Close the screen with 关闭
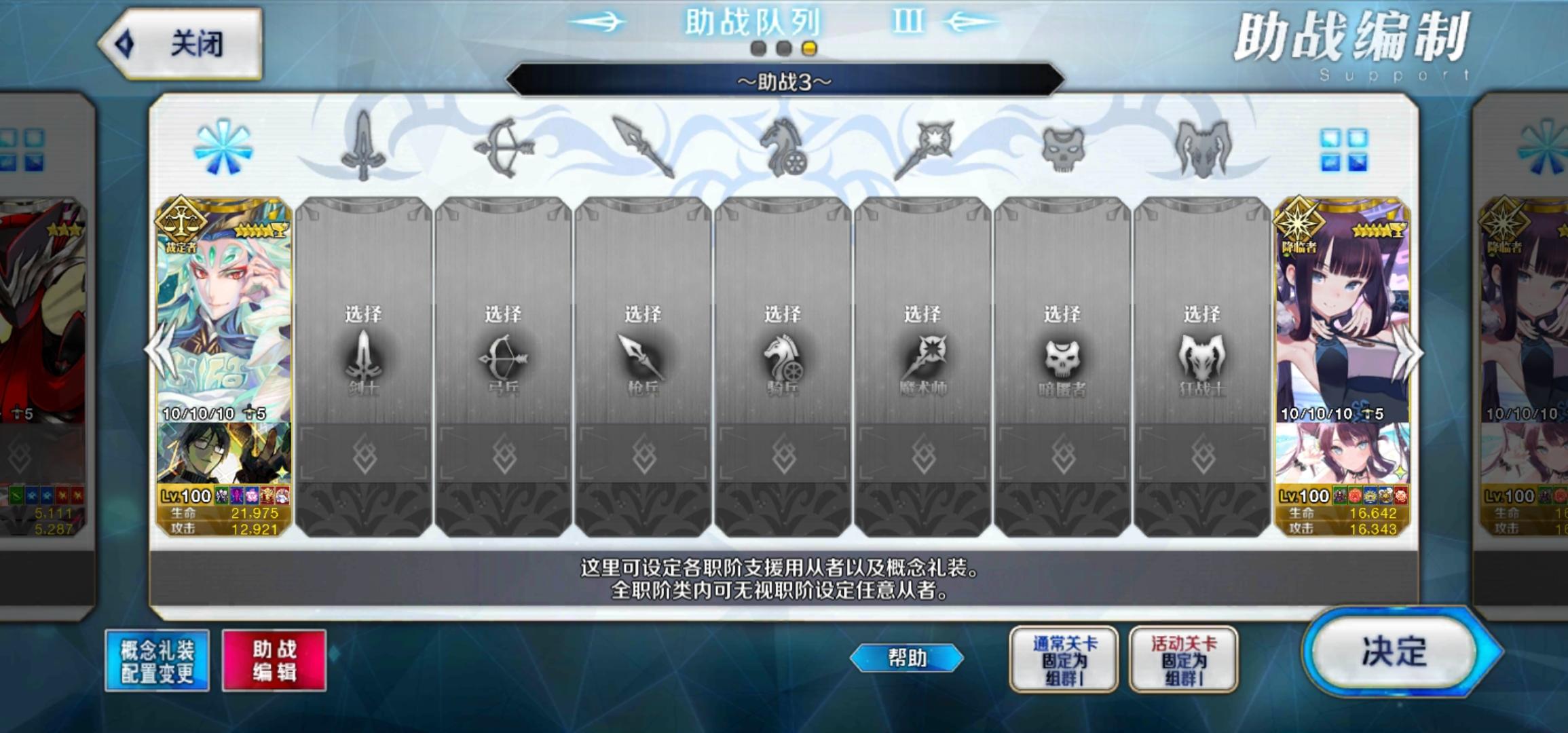The height and width of the screenshot is (733, 1568). pos(190,39)
